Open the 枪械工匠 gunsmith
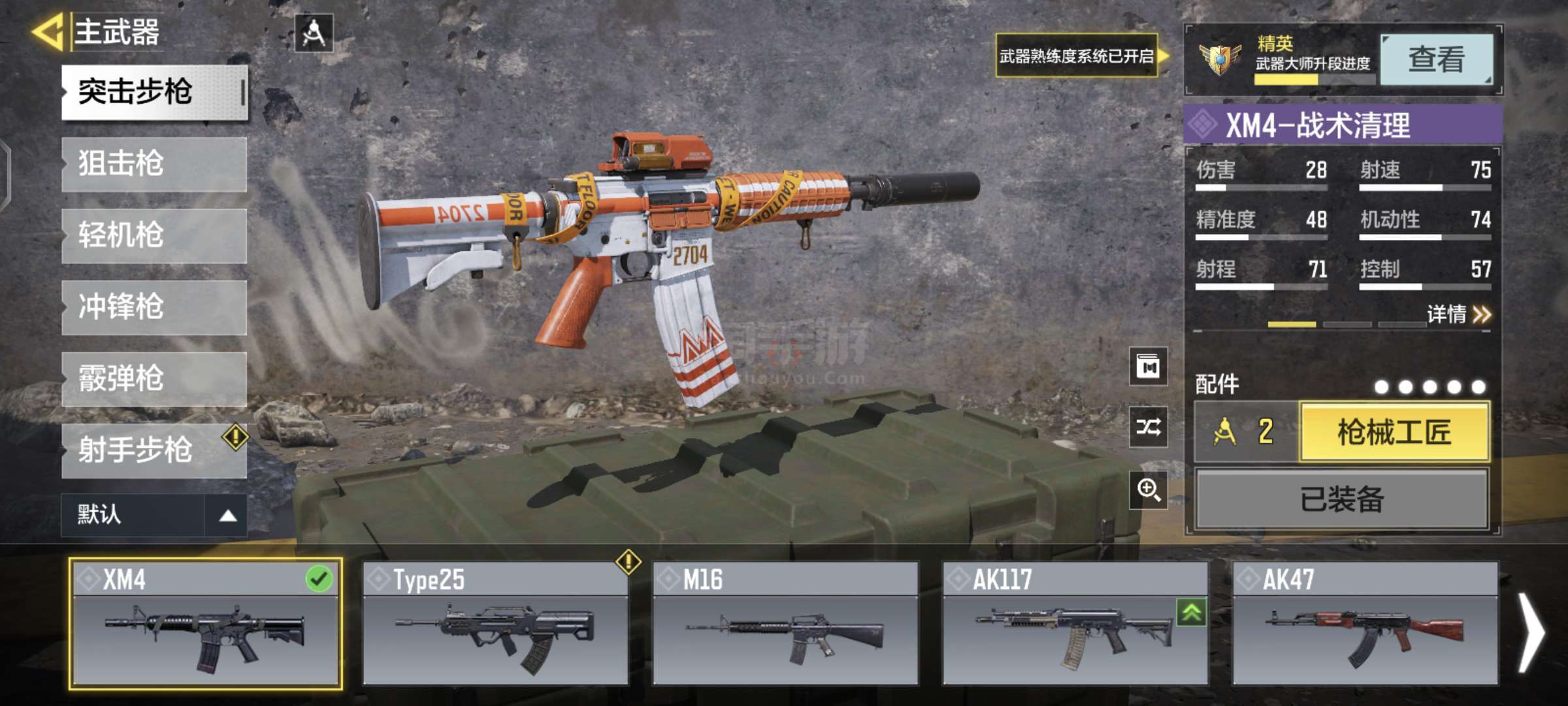 click(1394, 432)
